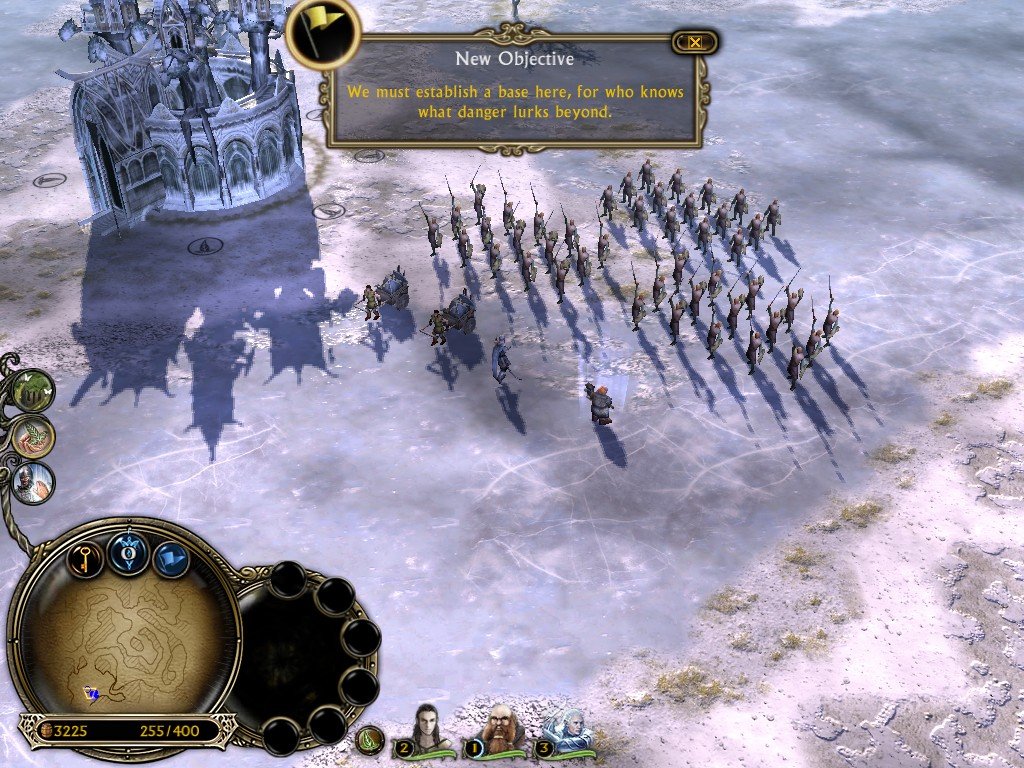Click the yellow flag objective icon

click(322, 33)
